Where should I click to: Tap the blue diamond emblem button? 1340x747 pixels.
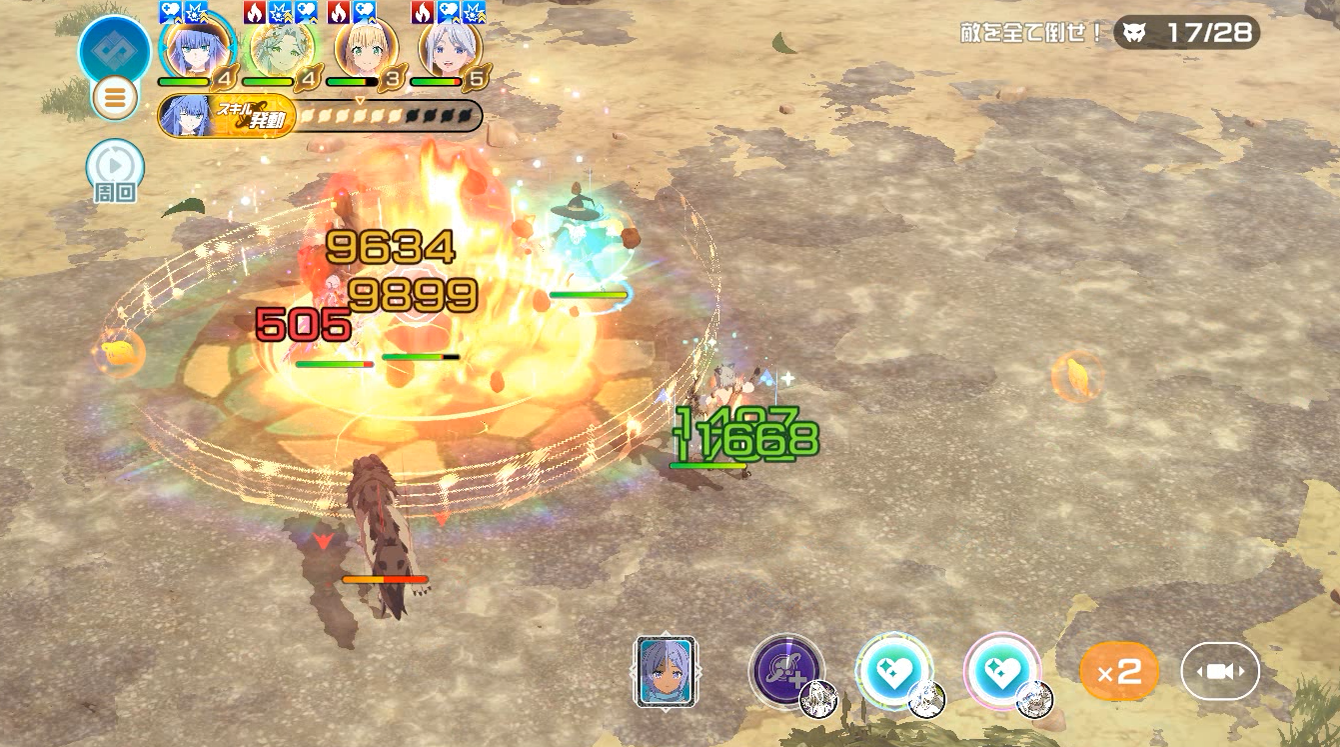(115, 50)
